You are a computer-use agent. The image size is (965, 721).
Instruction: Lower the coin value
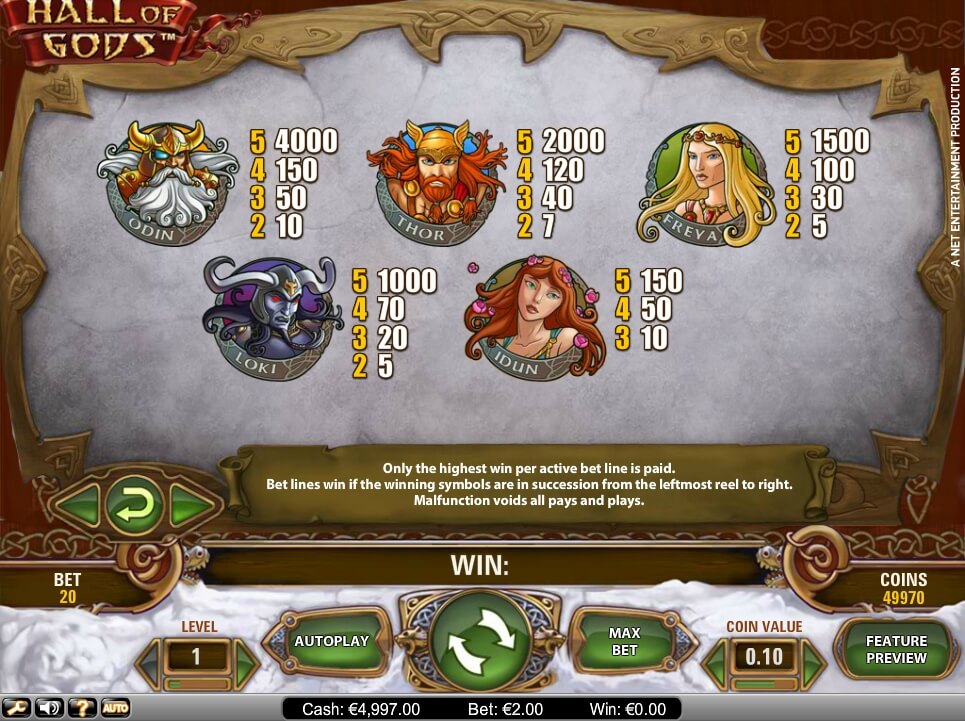pyautogui.click(x=715, y=659)
